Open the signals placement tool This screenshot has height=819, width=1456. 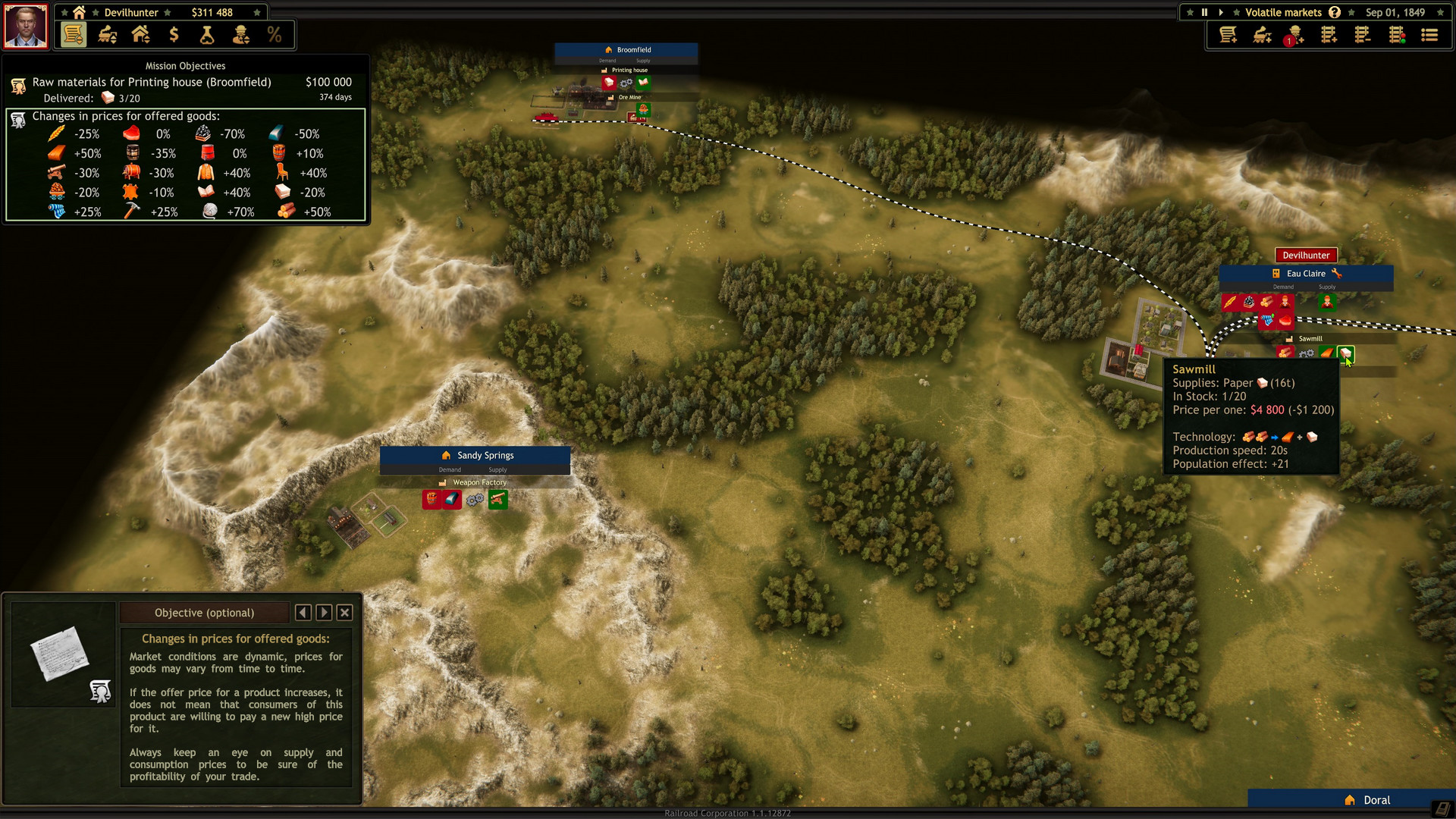(x=1395, y=34)
